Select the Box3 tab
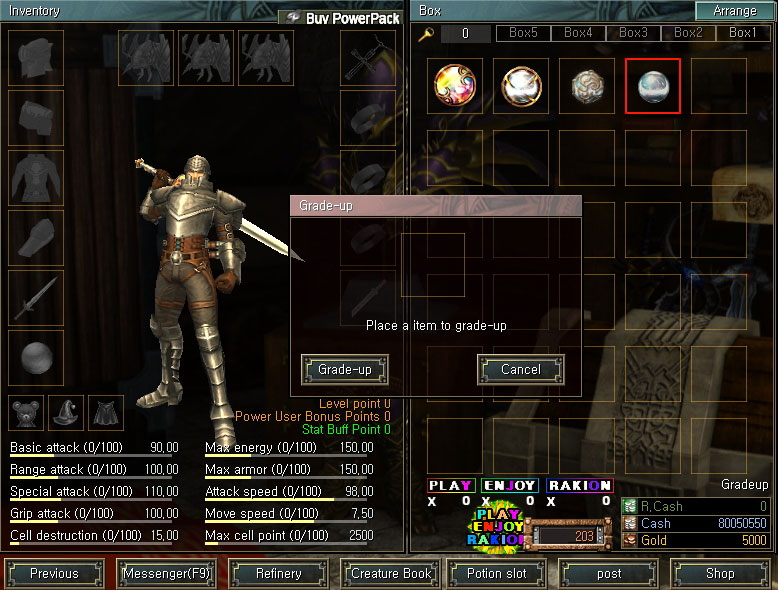Screen dimensions: 778x590 pos(633,33)
